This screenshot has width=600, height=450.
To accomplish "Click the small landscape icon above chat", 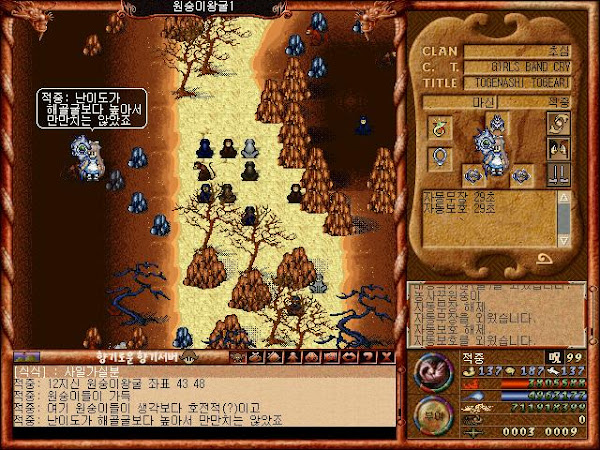I will [26, 356].
